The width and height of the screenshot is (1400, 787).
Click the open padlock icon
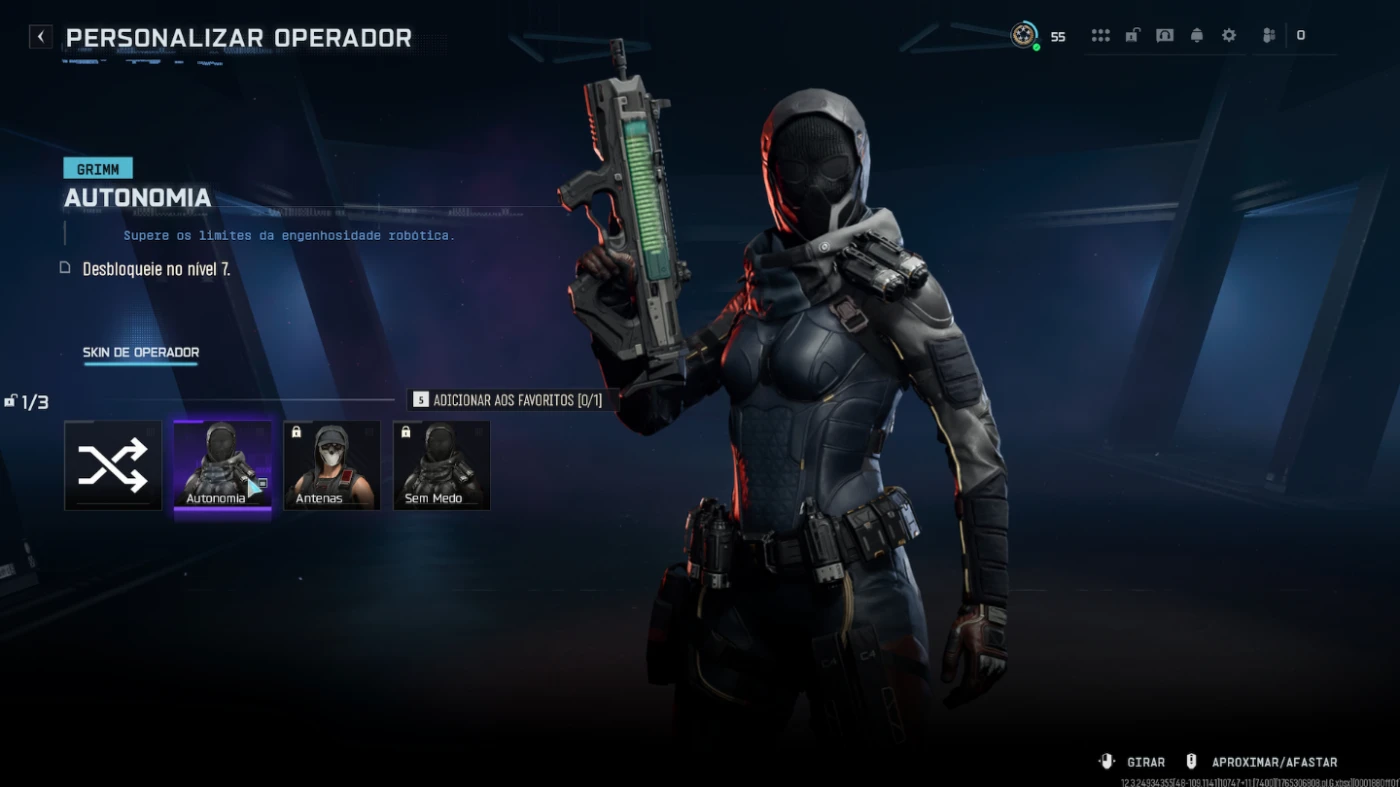[1133, 36]
